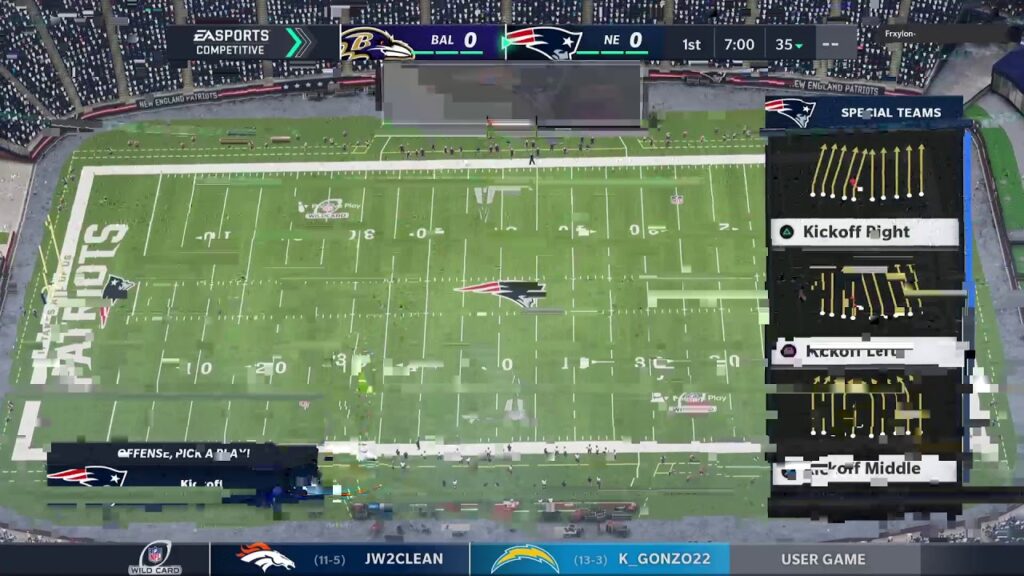Image resolution: width=1024 pixels, height=576 pixels.
Task: Open the Kickoff Left play diagram
Action: click(x=865, y=291)
